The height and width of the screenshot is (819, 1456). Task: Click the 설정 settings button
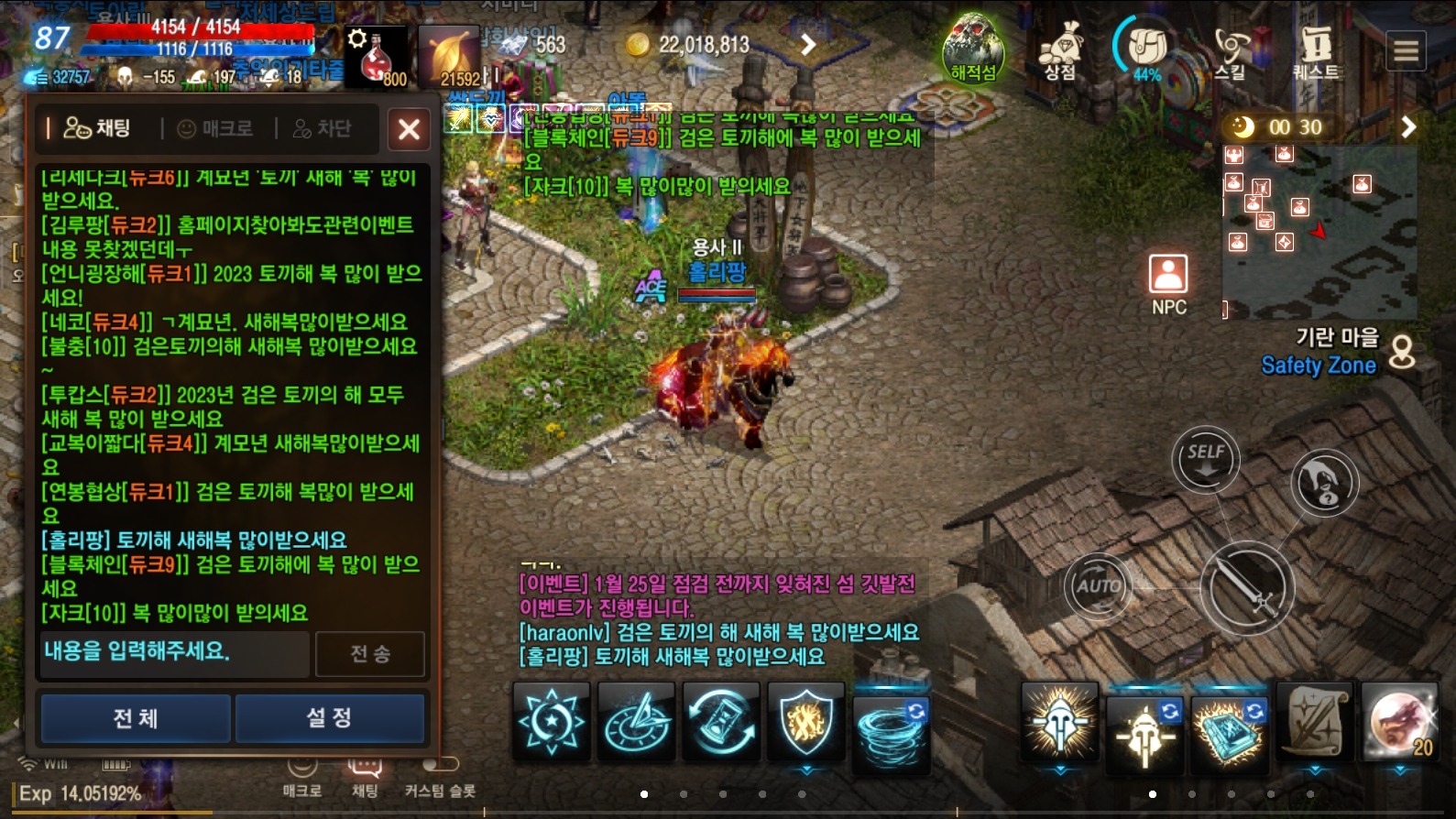[x=330, y=718]
